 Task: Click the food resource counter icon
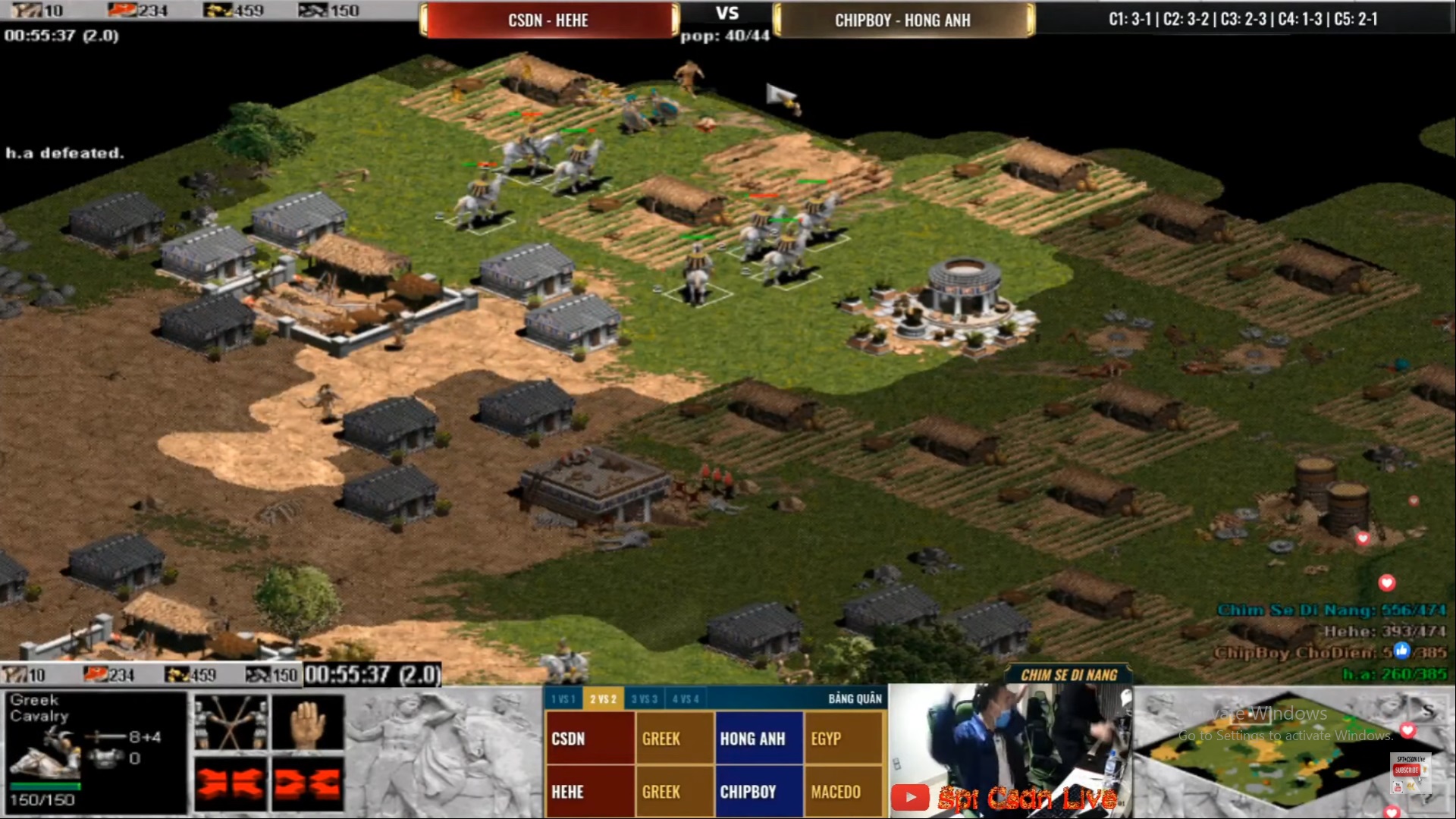[x=121, y=11]
